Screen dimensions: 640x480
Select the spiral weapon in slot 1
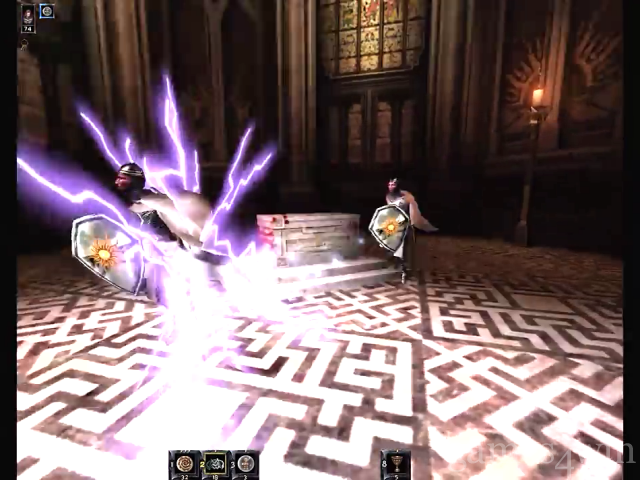[x=183, y=463]
